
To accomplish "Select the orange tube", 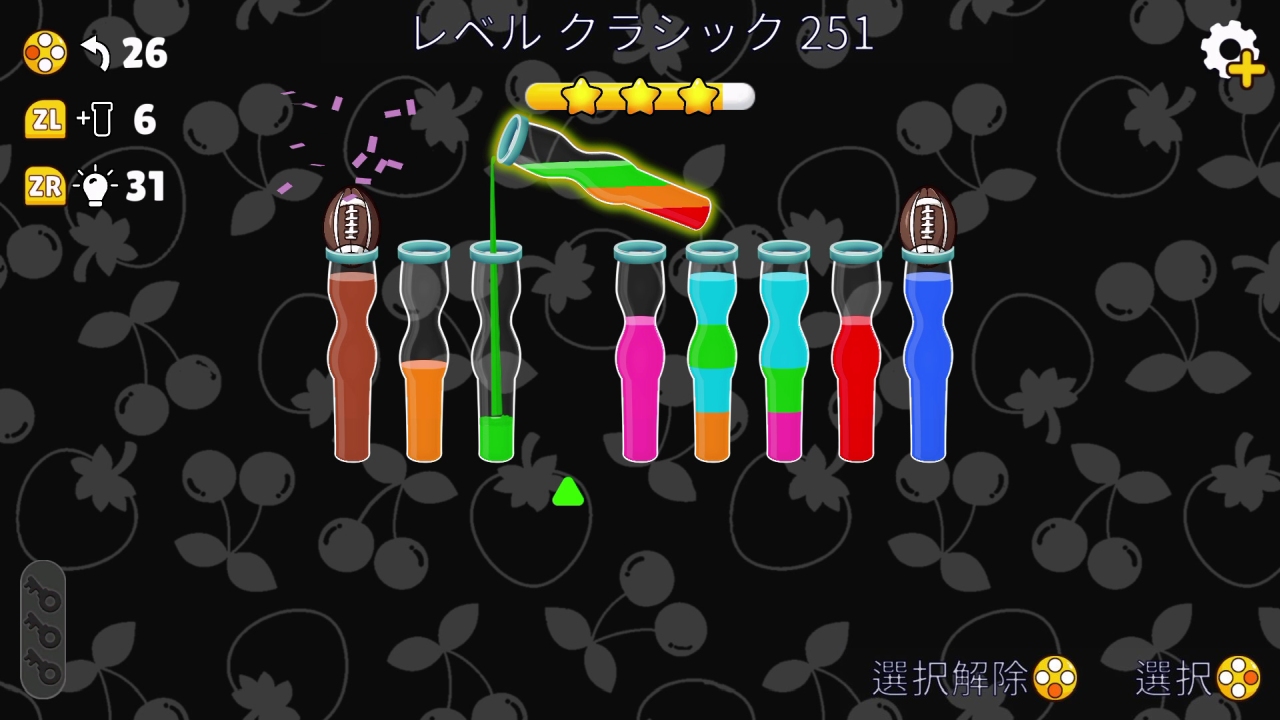I will [x=424, y=400].
